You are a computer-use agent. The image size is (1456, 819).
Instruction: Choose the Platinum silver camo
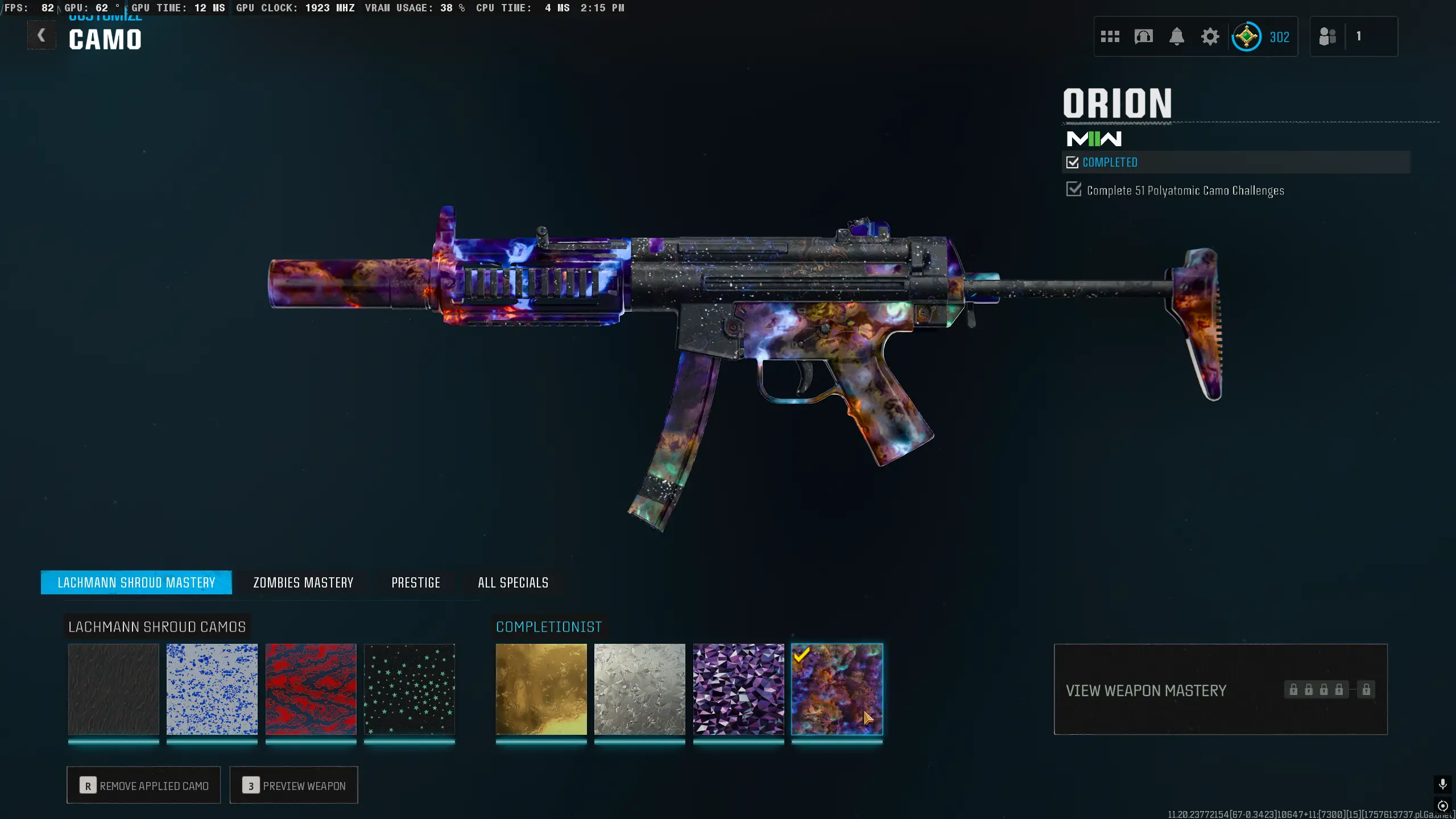pos(640,689)
